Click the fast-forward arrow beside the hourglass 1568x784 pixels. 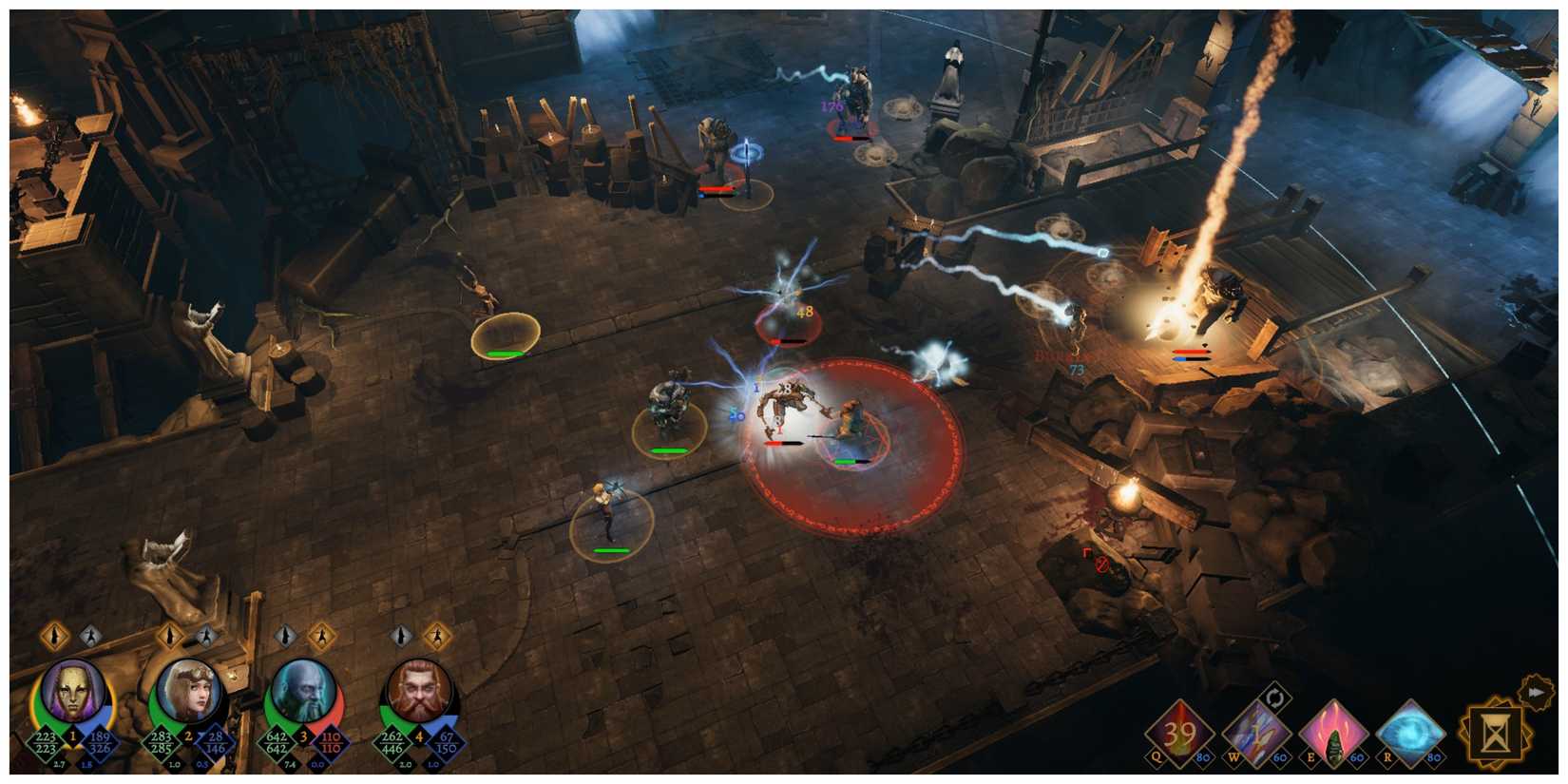tap(1535, 692)
